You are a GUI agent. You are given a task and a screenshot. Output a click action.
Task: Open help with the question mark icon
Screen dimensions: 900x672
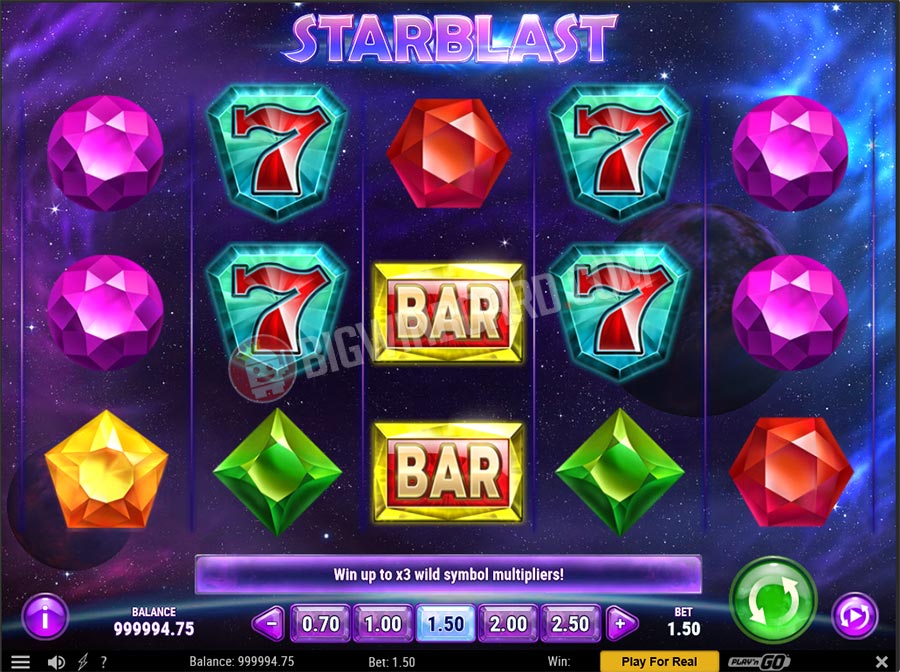click(x=103, y=661)
